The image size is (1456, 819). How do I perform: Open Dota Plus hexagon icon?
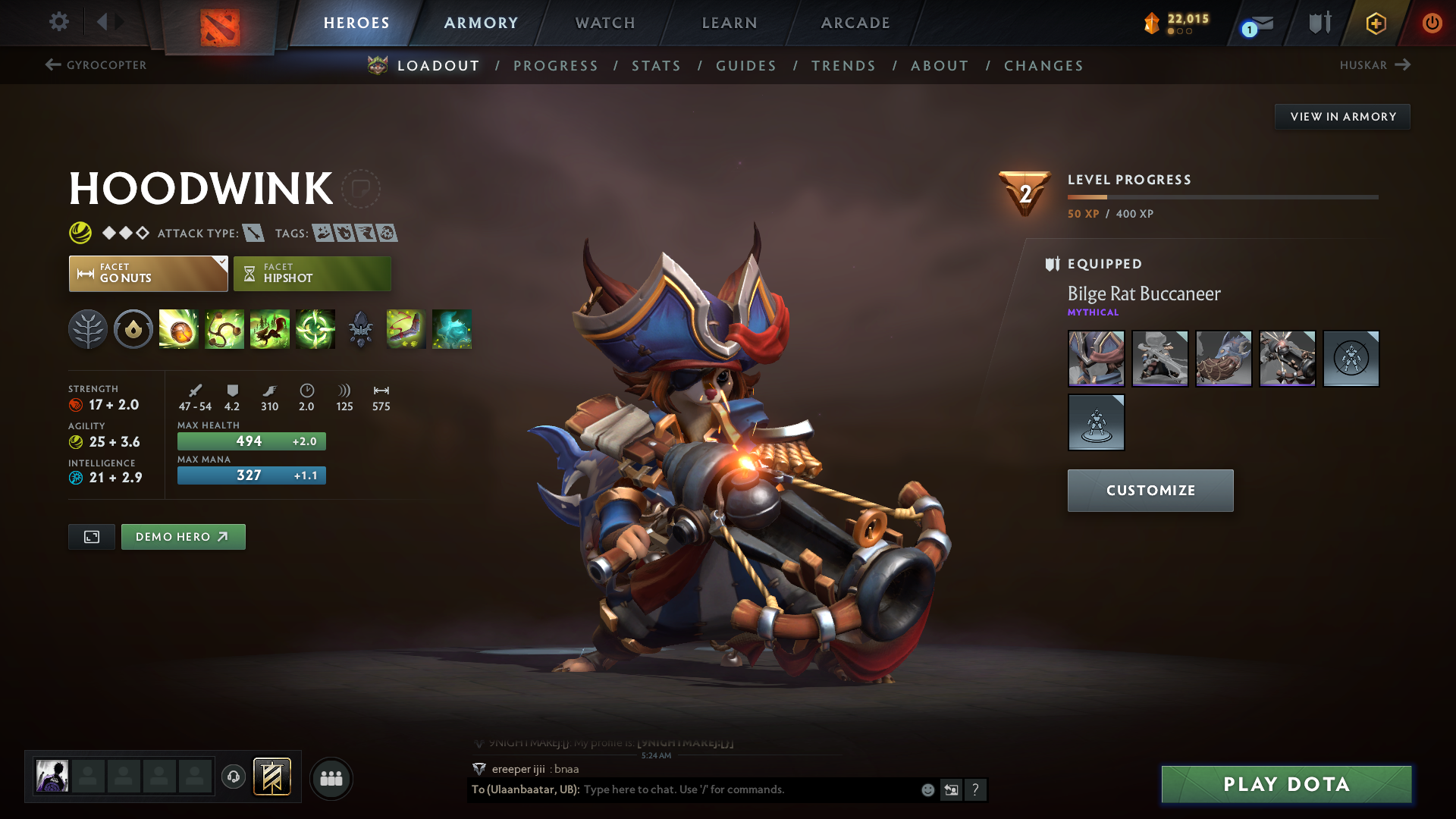coord(1375,23)
